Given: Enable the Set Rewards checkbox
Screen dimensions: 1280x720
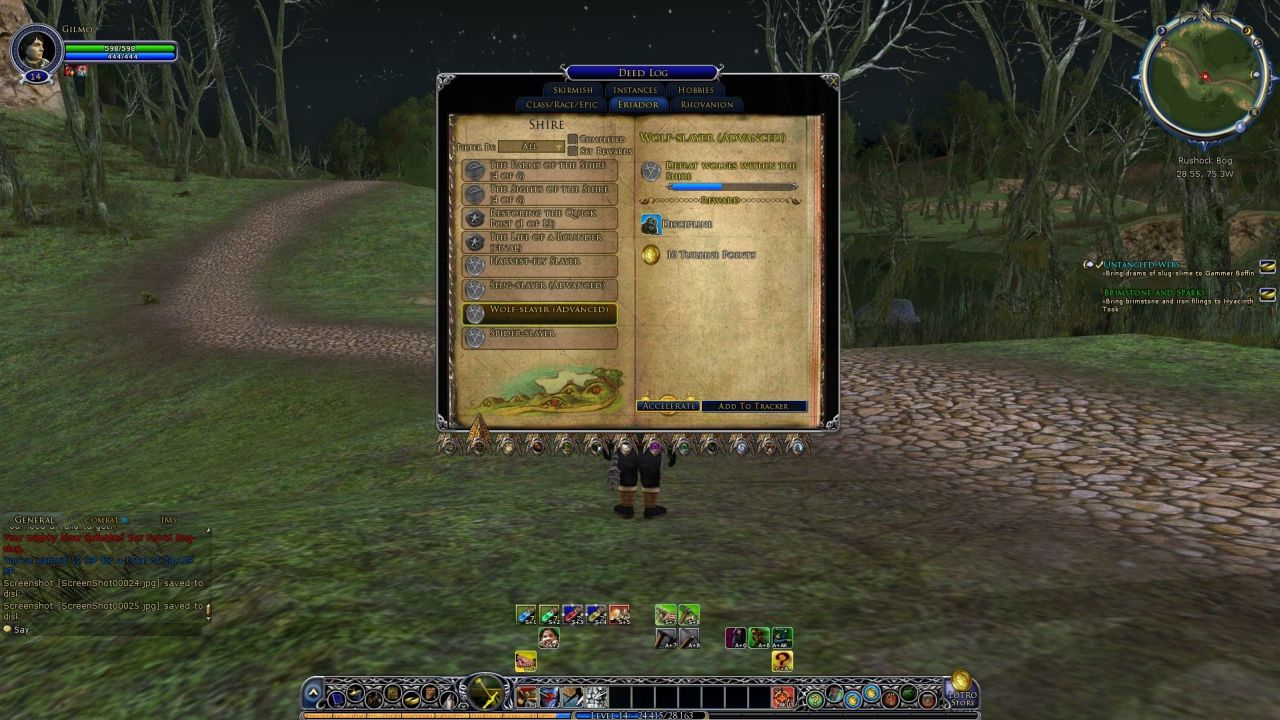Looking at the screenshot, I should [573, 151].
